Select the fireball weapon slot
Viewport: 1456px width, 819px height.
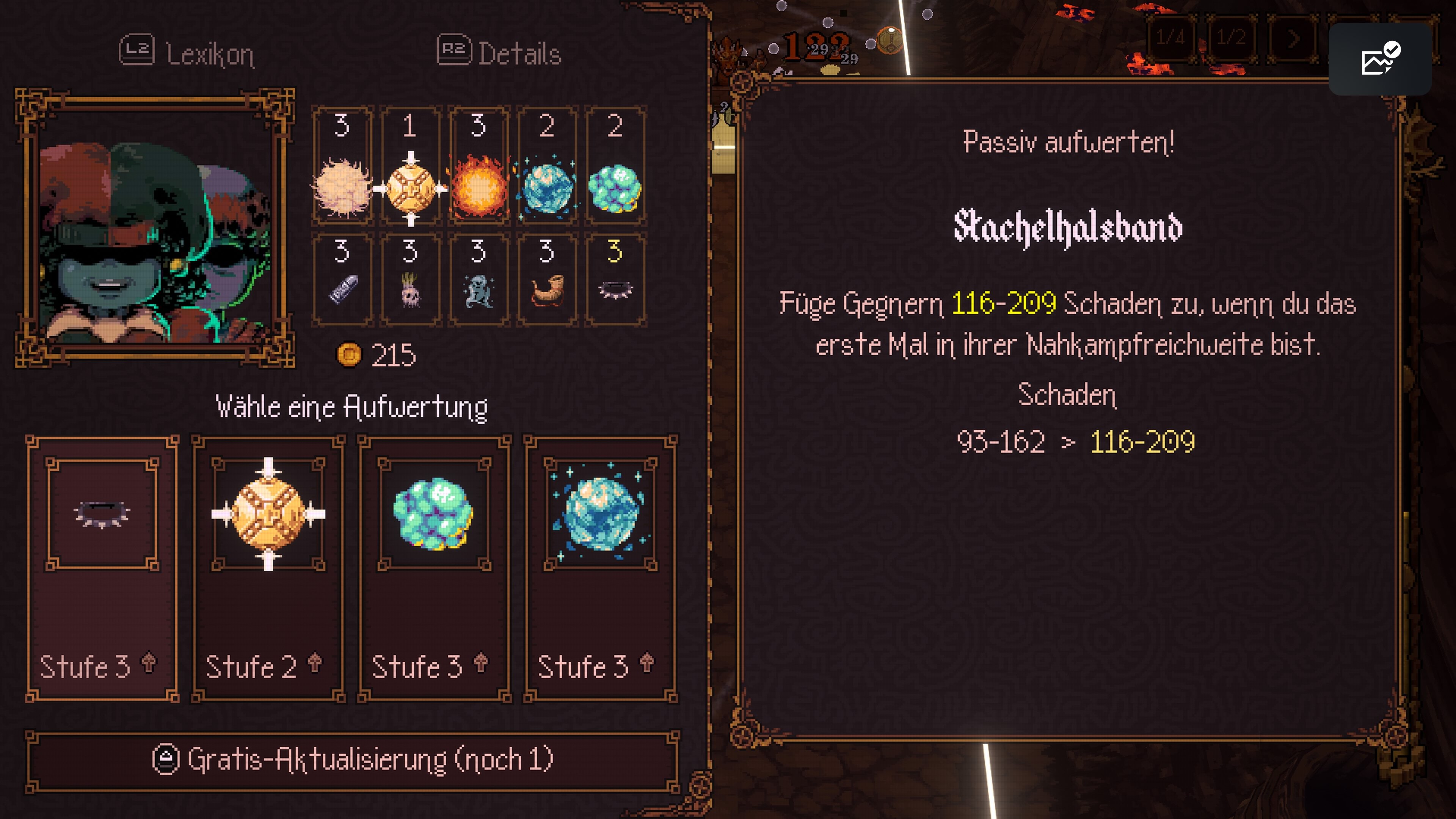[479, 166]
